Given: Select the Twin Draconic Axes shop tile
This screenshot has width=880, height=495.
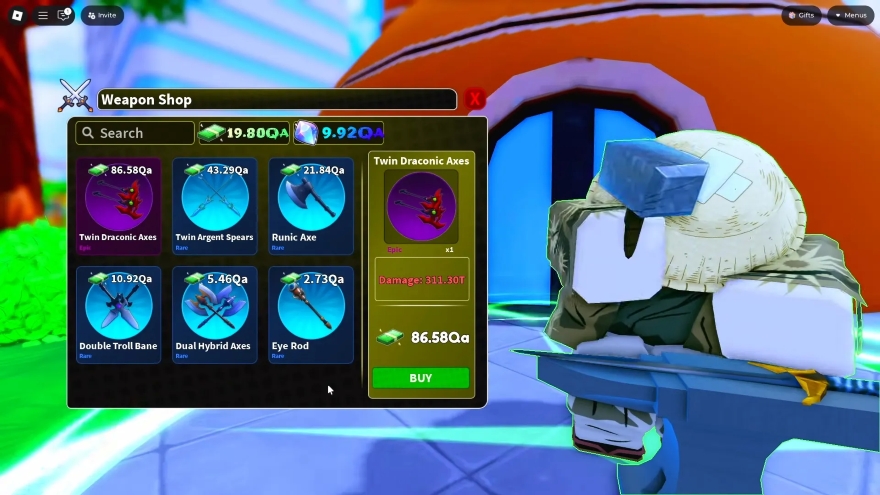Looking at the screenshot, I should click(118, 205).
